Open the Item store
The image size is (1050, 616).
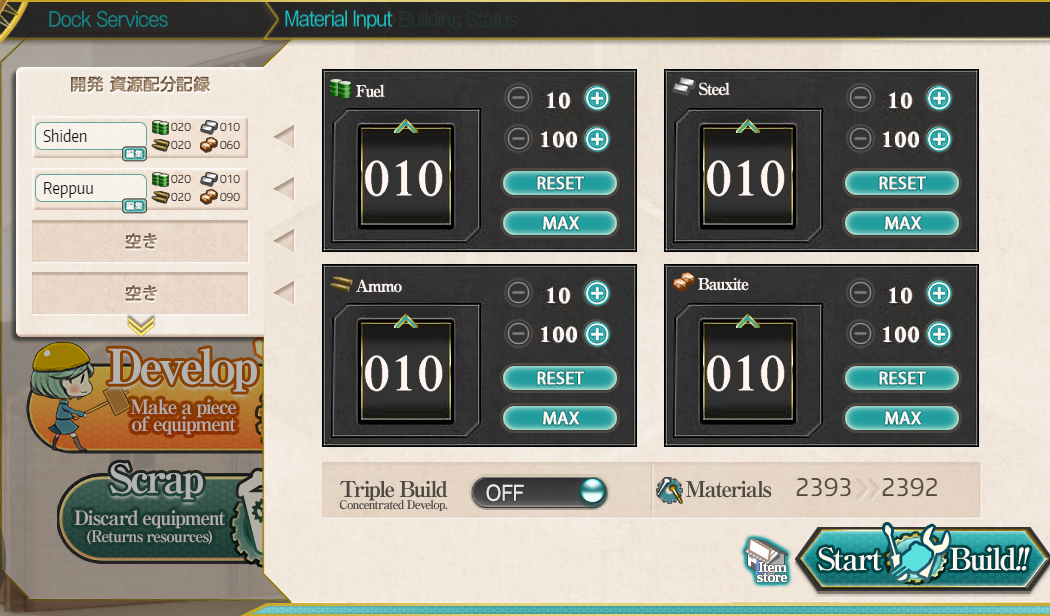click(x=768, y=563)
